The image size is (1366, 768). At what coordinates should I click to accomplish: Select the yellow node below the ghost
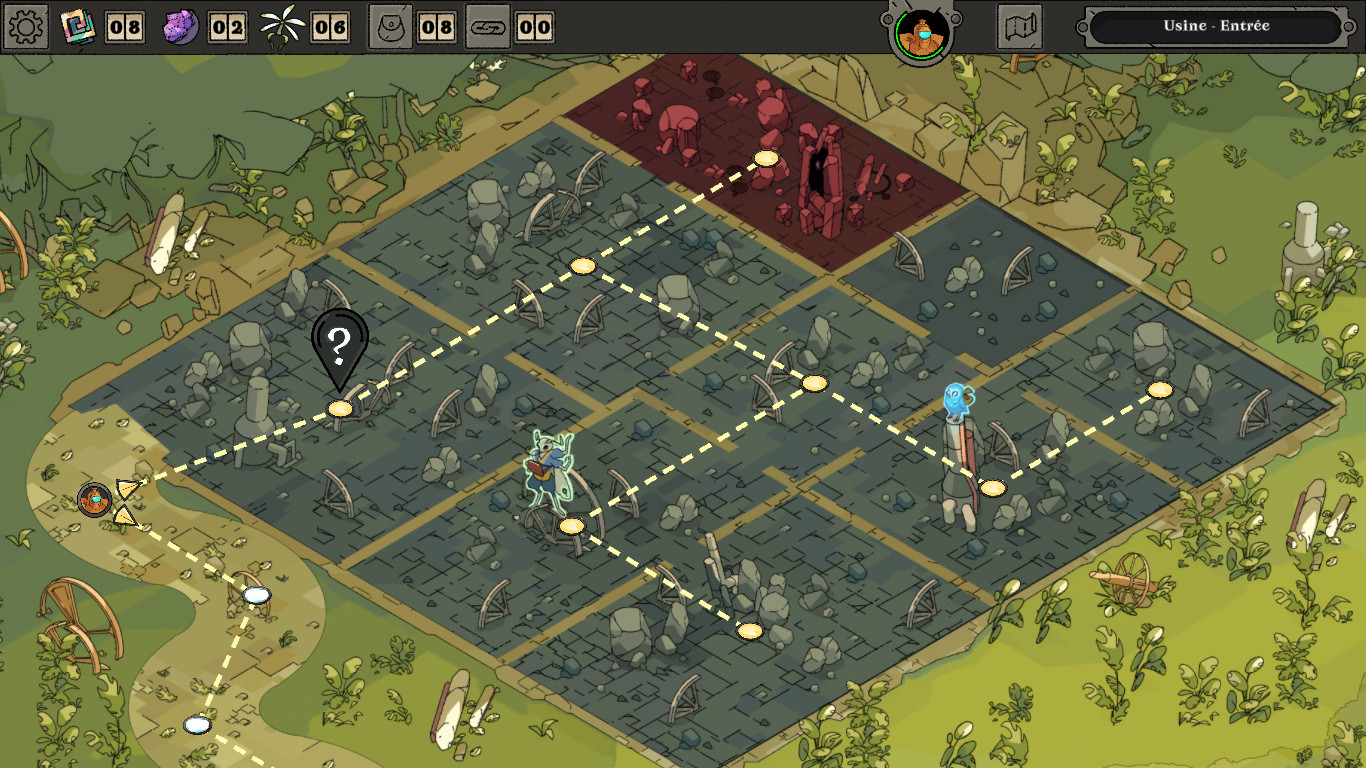[x=991, y=489]
